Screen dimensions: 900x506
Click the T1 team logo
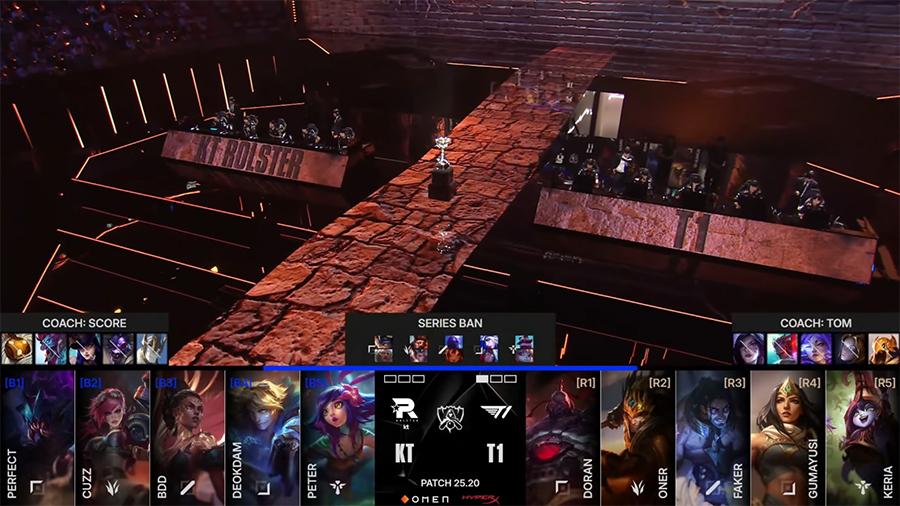coord(494,413)
